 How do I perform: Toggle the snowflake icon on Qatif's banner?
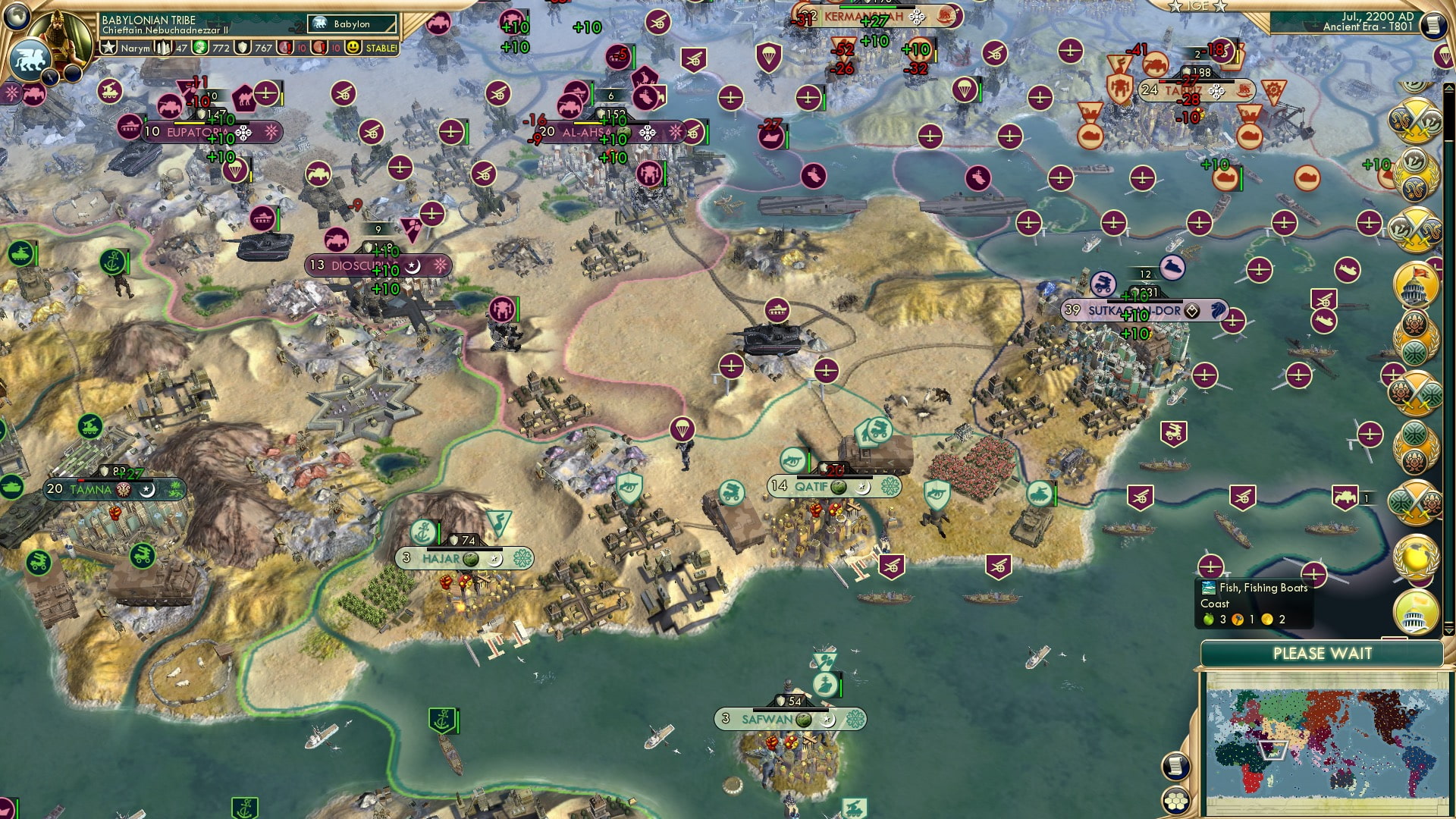[890, 486]
